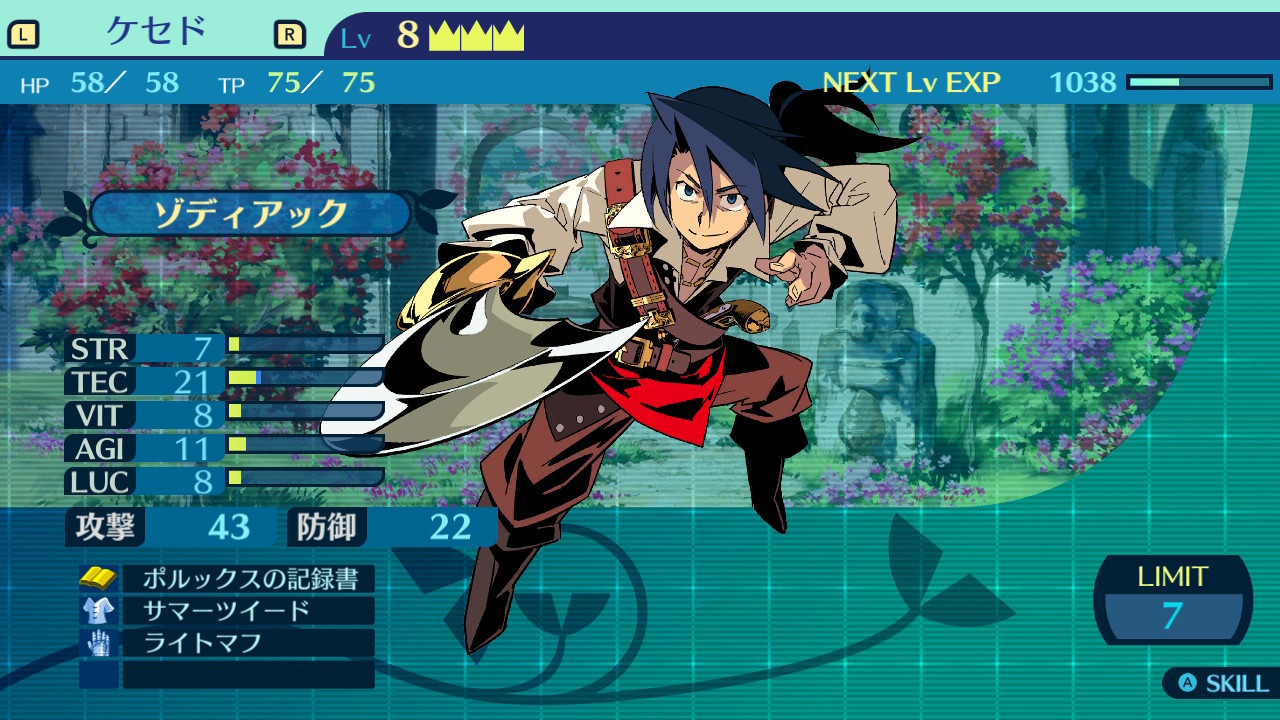Click the ゾディアック class name plate
Image resolution: width=1280 pixels, height=720 pixels.
pyautogui.click(x=250, y=213)
